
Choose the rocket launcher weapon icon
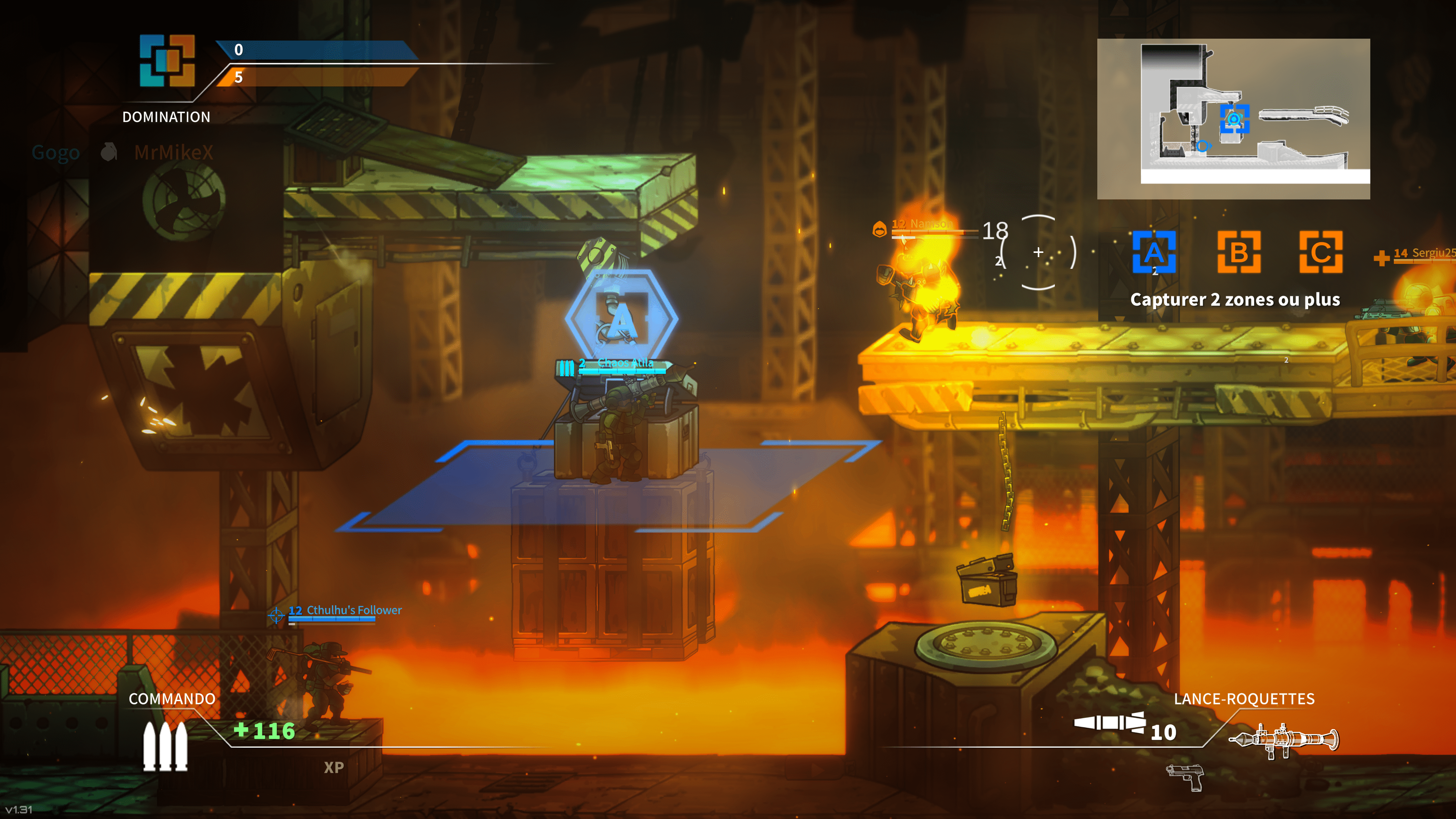pyautogui.click(x=1283, y=740)
